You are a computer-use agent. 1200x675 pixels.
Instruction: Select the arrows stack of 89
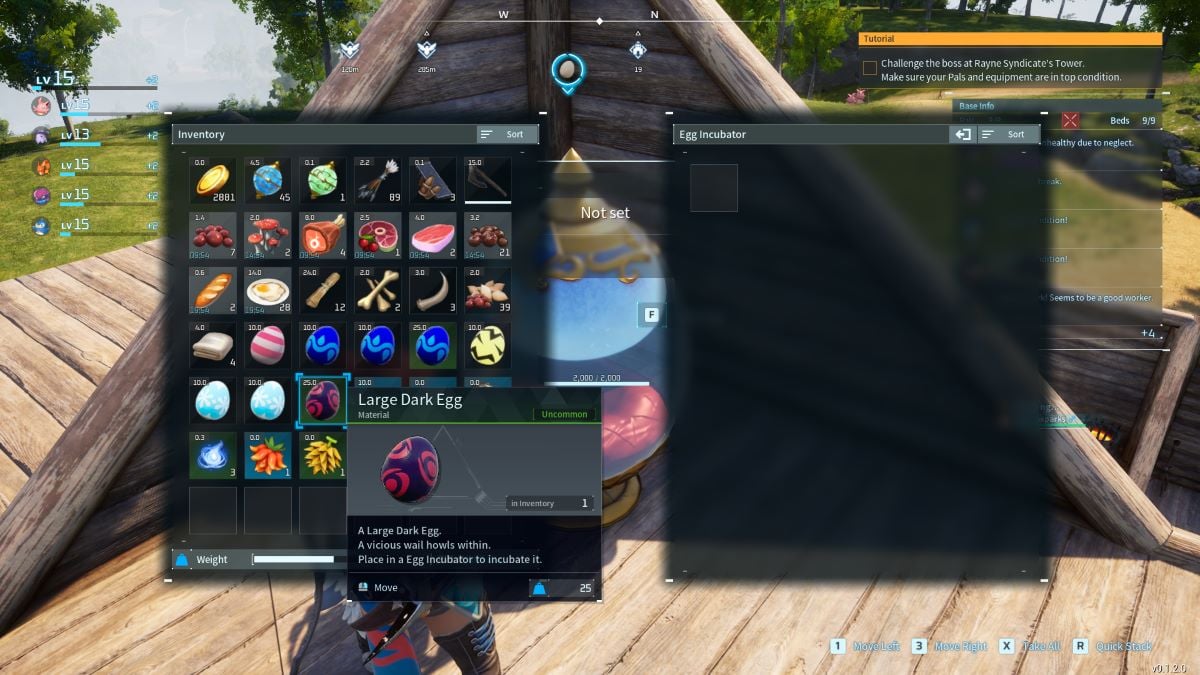pyautogui.click(x=377, y=181)
